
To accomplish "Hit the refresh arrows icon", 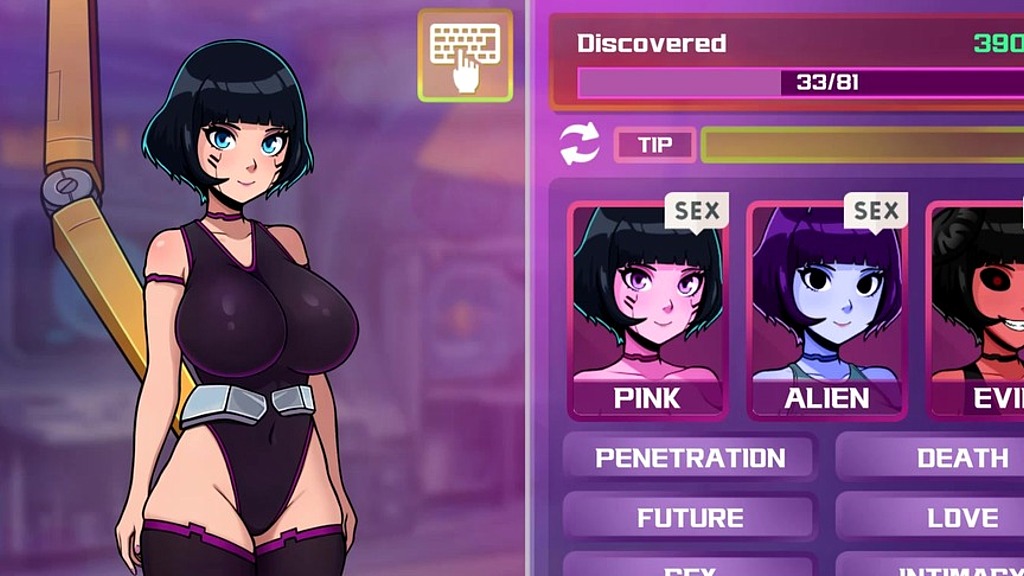I will [579, 144].
